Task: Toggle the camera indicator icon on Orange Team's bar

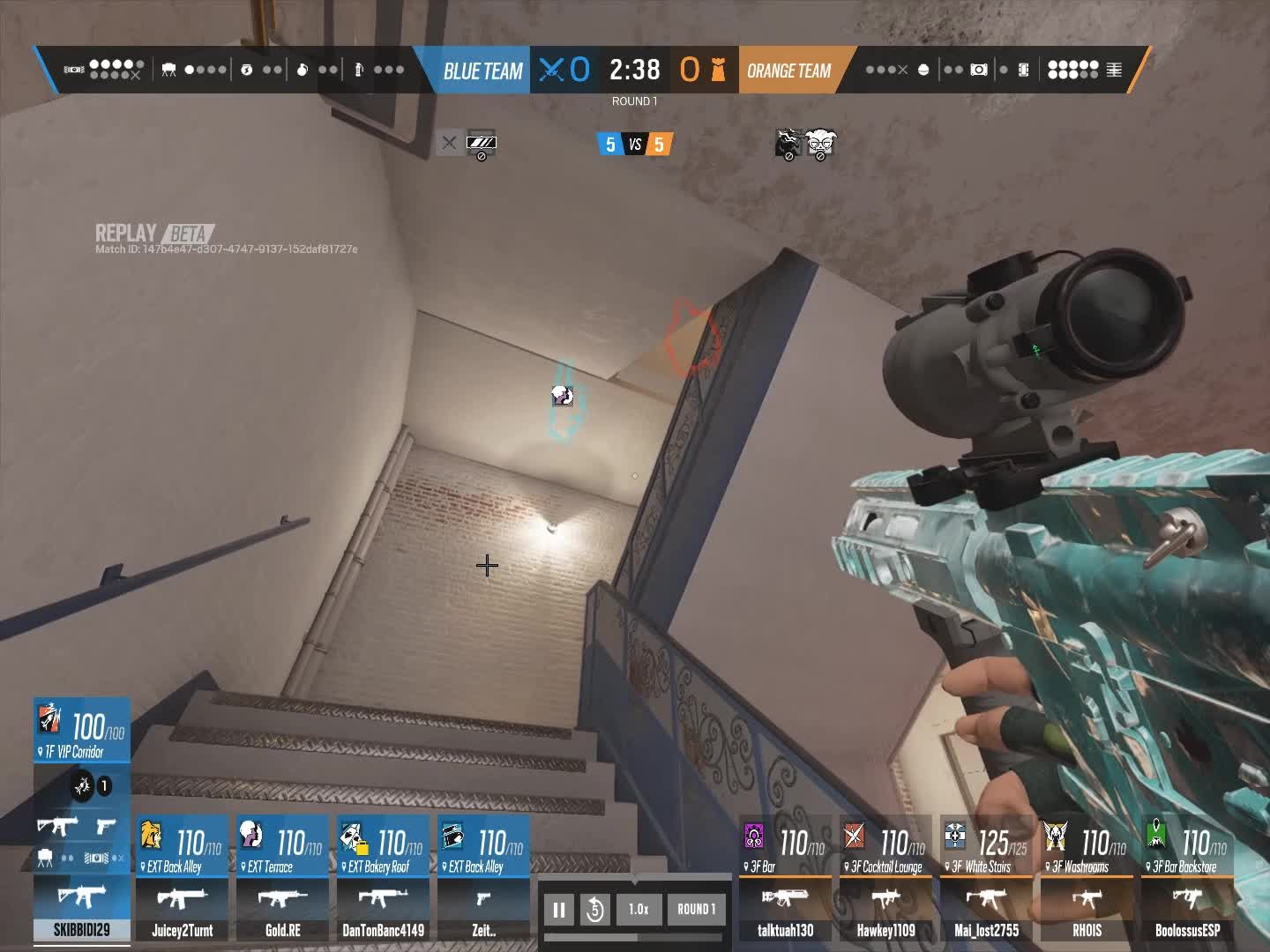Action: click(978, 69)
